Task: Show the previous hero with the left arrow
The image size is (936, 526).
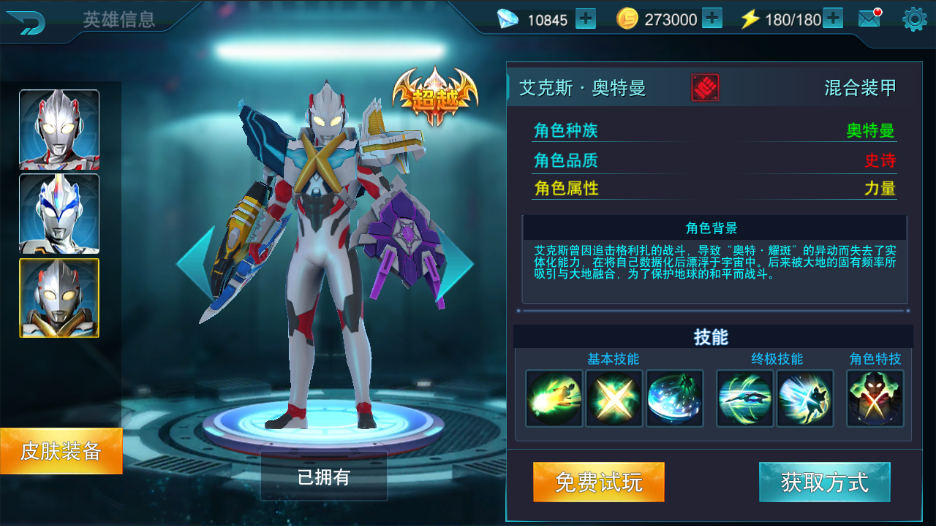Action: 195,263
